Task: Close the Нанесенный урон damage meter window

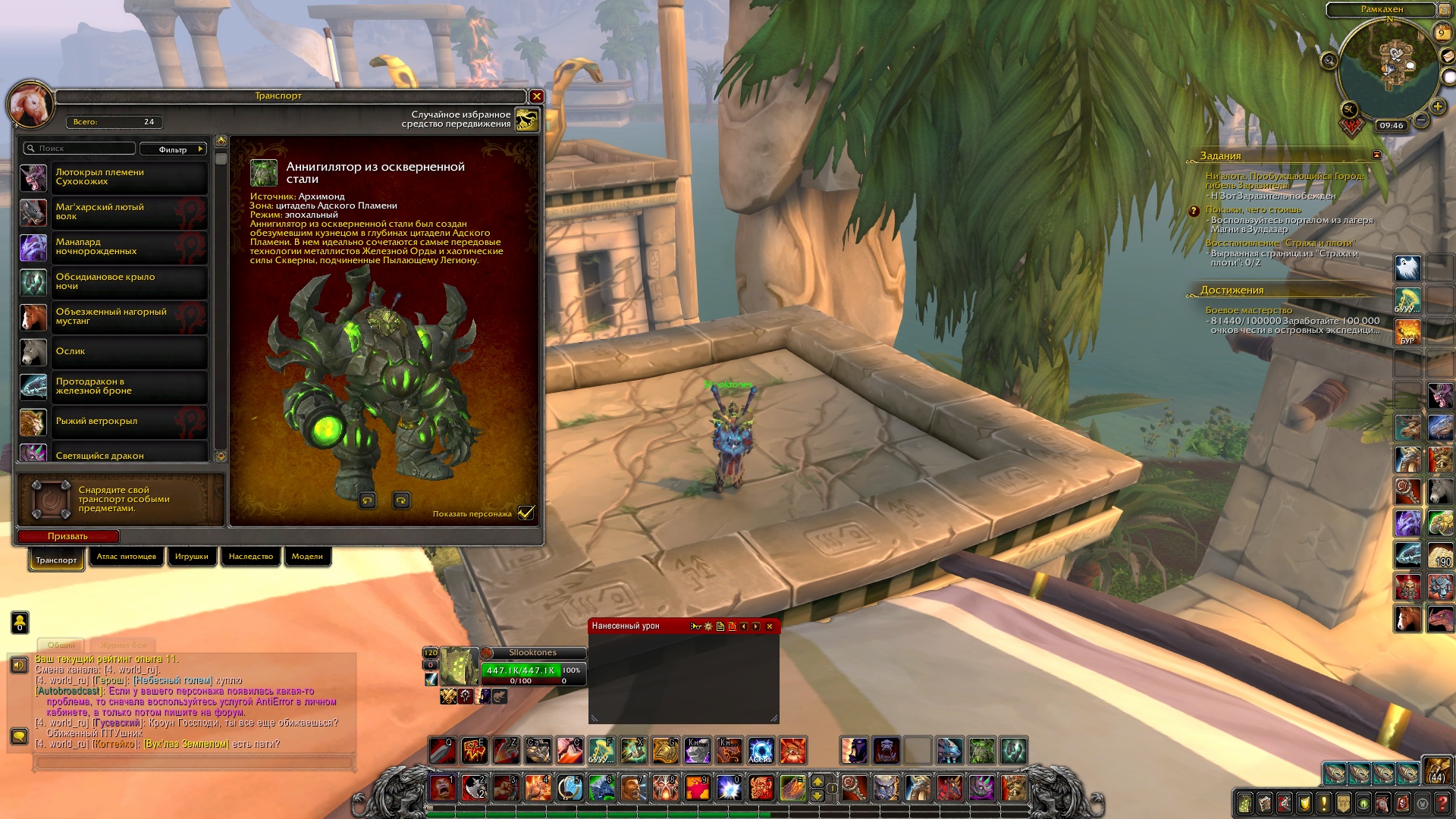Action: point(769,626)
